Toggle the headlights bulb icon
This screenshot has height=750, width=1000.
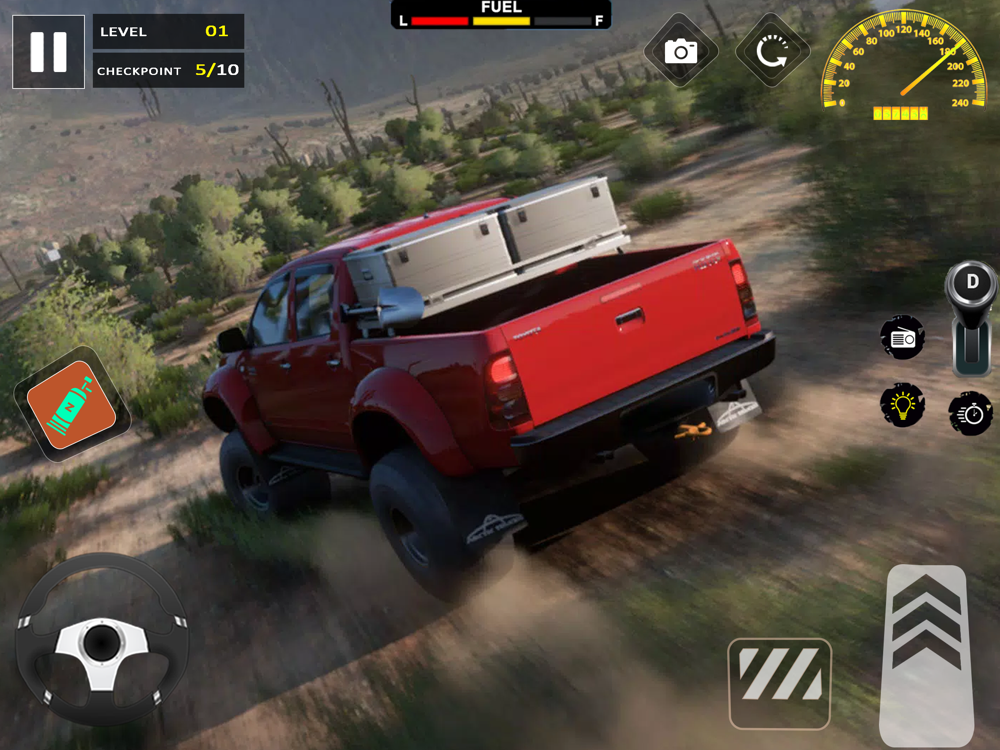click(x=902, y=405)
